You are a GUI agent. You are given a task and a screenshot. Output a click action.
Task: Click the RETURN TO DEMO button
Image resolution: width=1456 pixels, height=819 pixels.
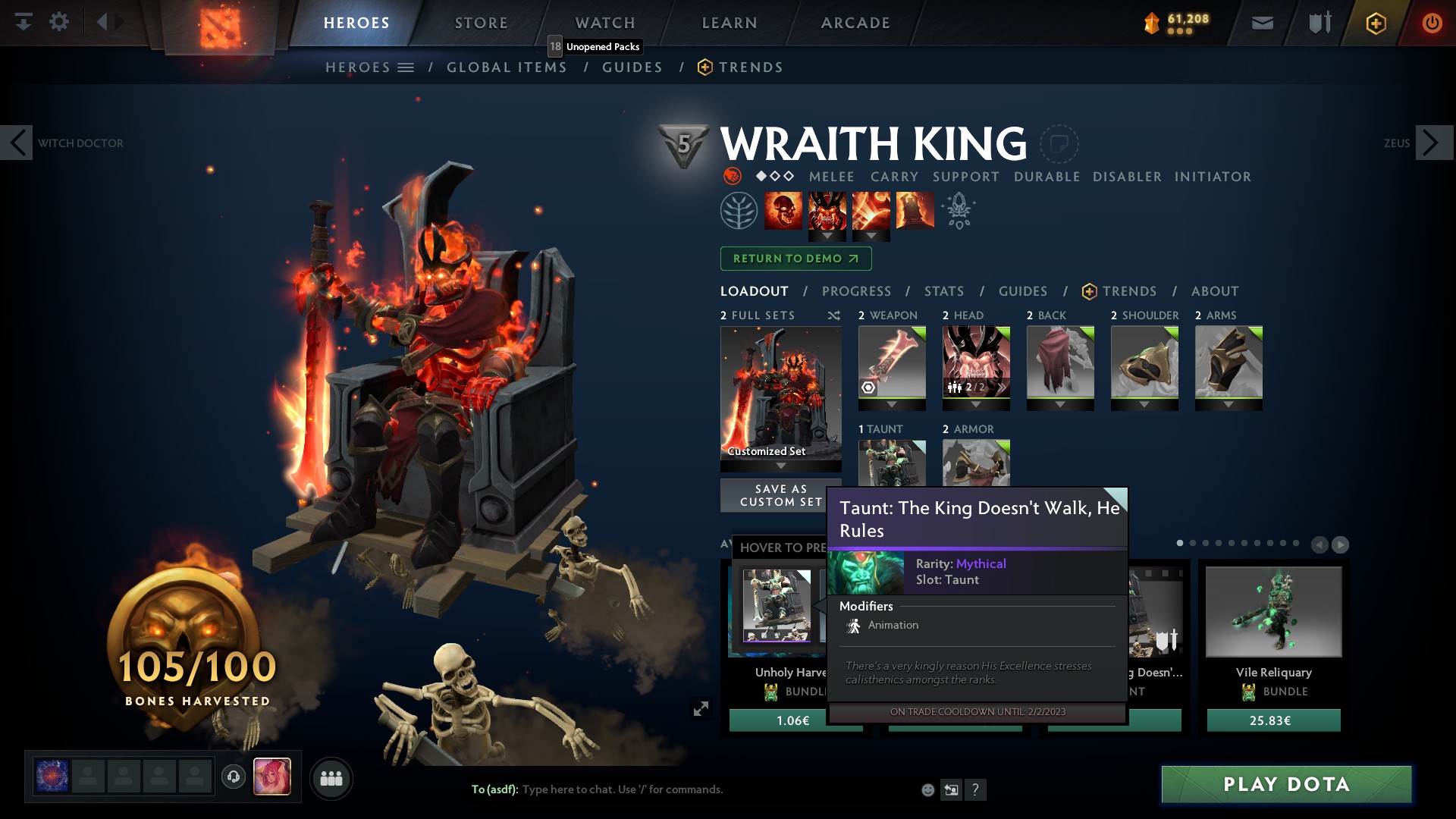tap(795, 259)
